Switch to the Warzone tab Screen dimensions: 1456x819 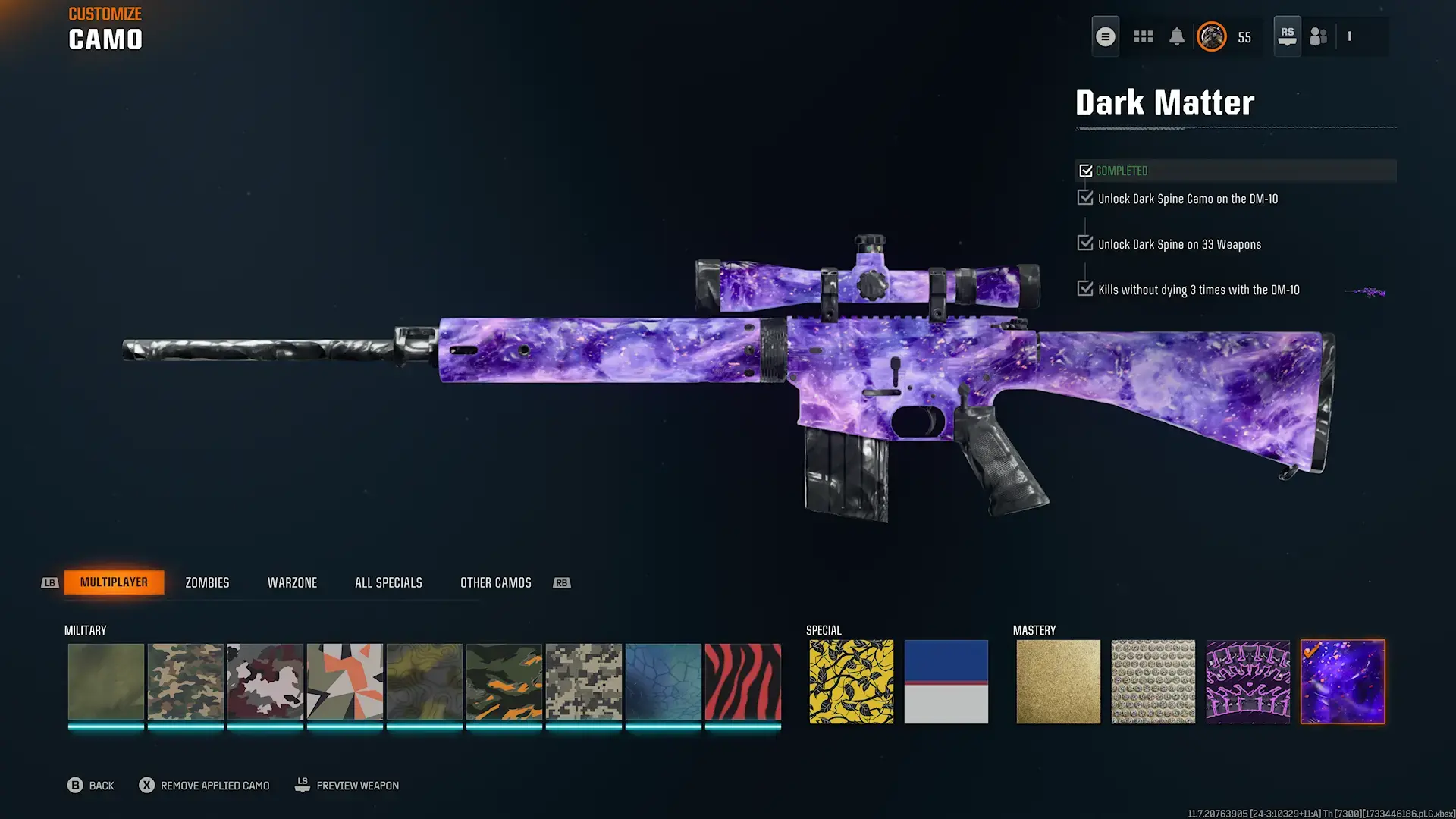[292, 582]
